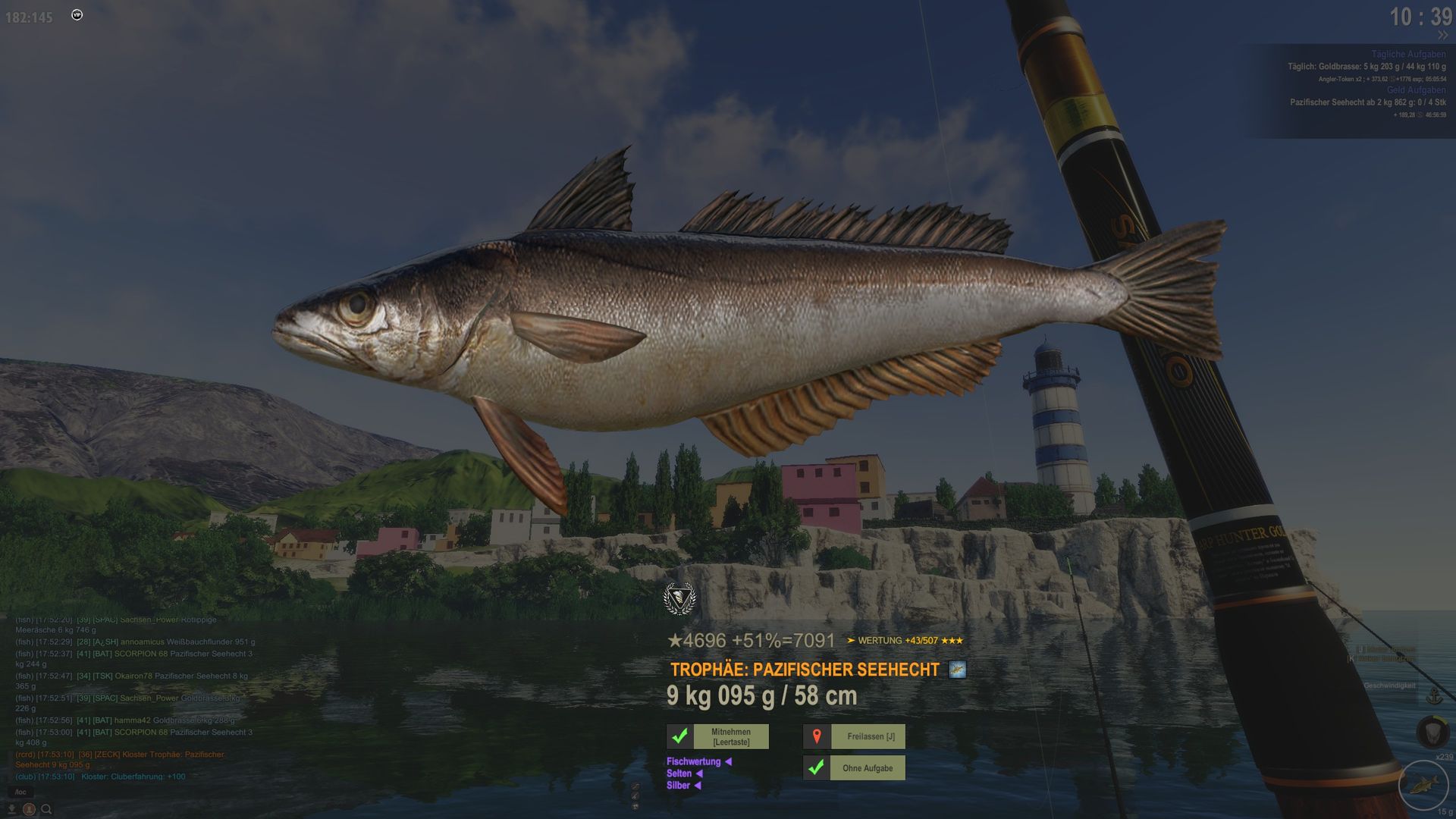This screenshot has width=1456, height=819.
Task: Open the Geld Aufgaben header
Action: [x=1416, y=90]
